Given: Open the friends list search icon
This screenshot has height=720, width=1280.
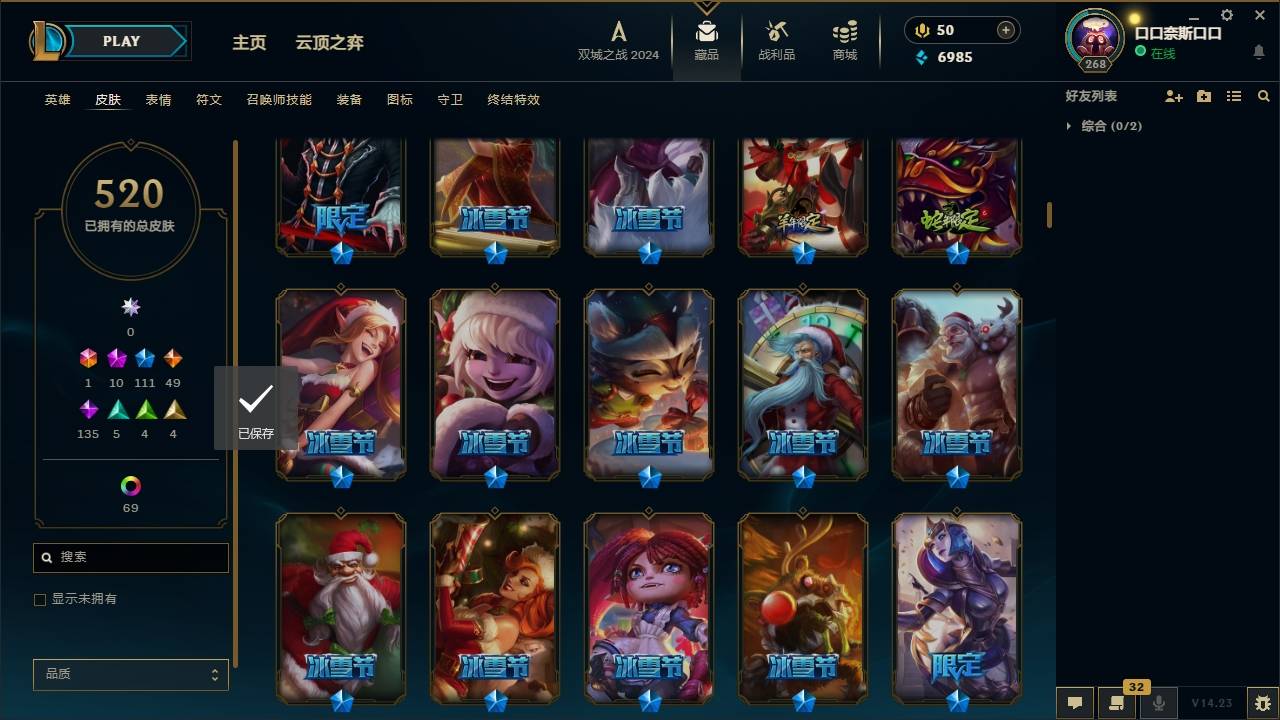Looking at the screenshot, I should coord(1264,96).
